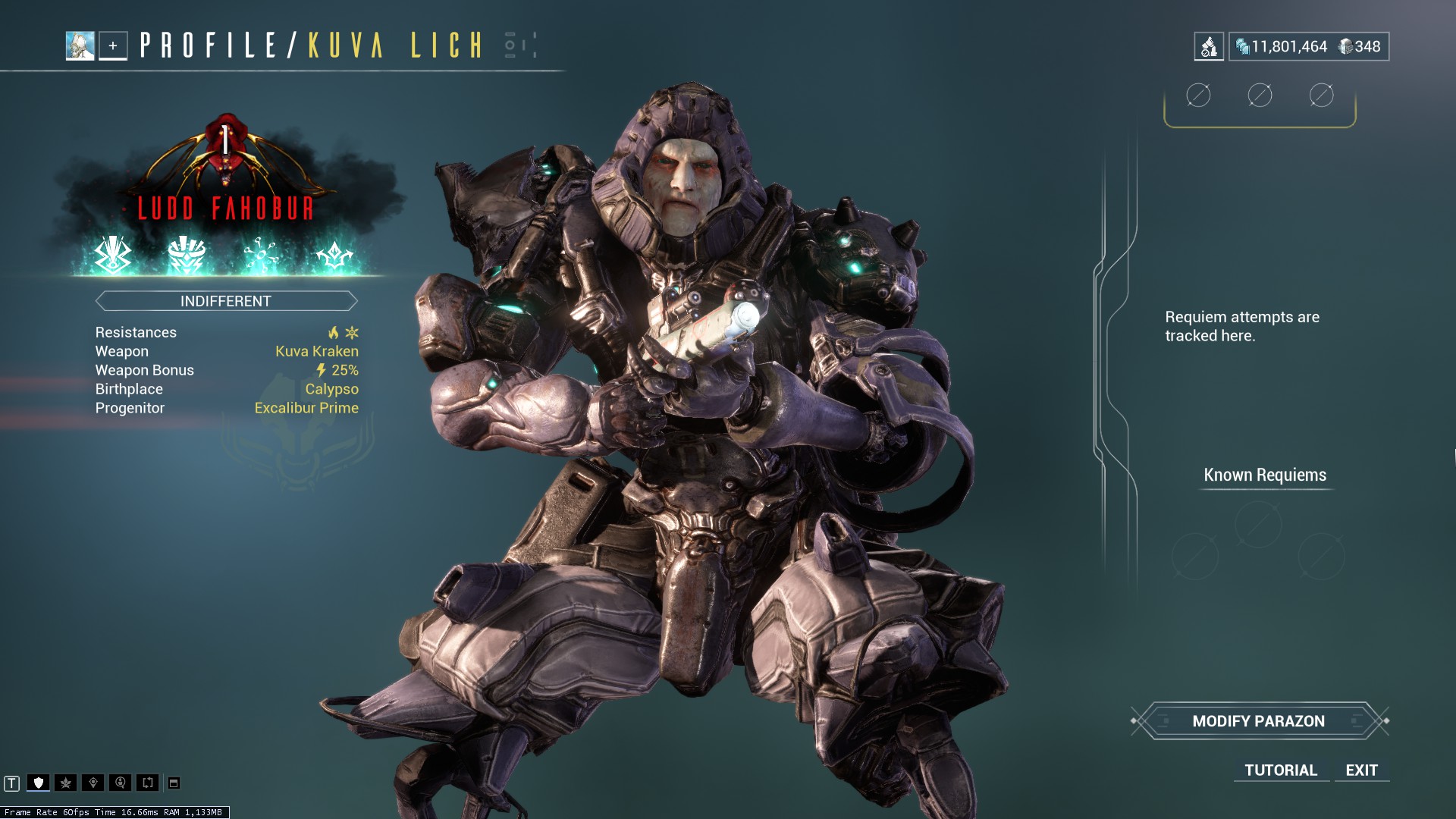The width and height of the screenshot is (1456, 819).
Task: Select the PROFILE heading at the top
Action: click(x=216, y=45)
